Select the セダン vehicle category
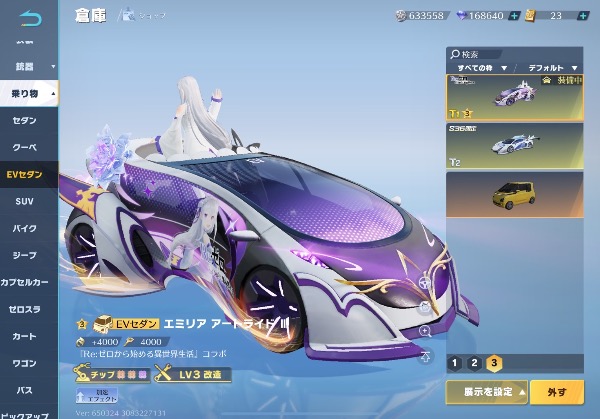The height and width of the screenshot is (419, 600). [x=26, y=120]
